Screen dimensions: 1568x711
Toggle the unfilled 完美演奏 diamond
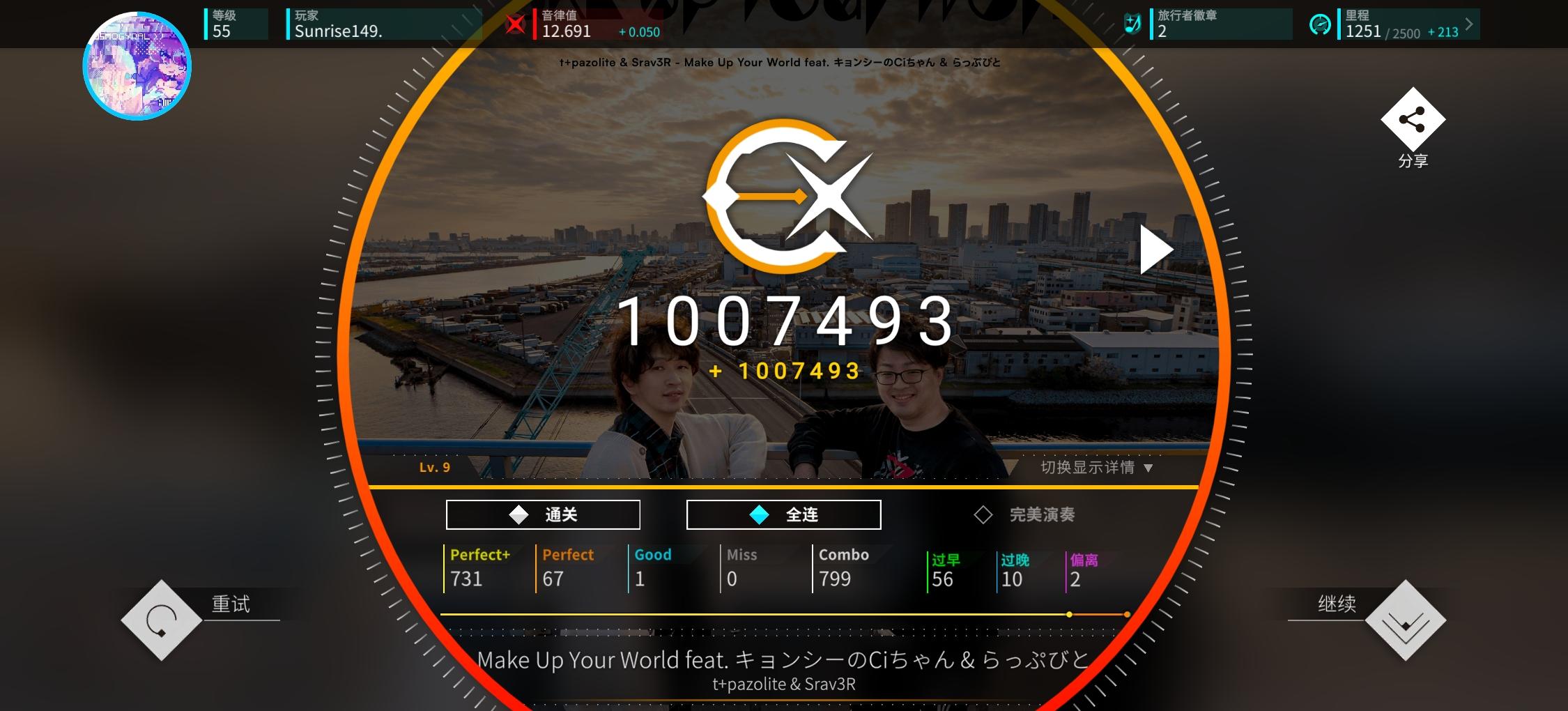(x=983, y=514)
